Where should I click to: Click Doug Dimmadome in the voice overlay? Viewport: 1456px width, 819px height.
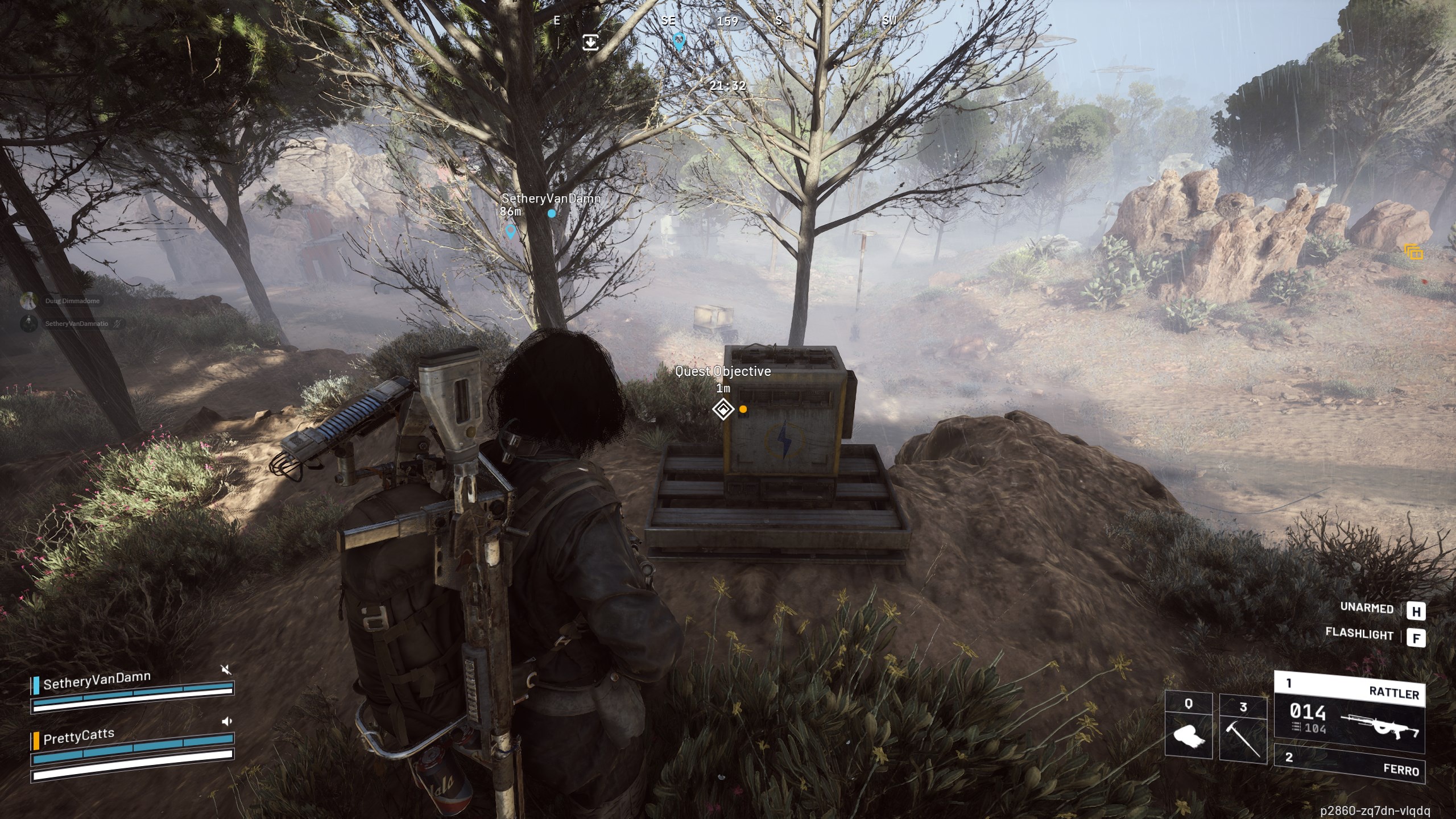point(72,301)
